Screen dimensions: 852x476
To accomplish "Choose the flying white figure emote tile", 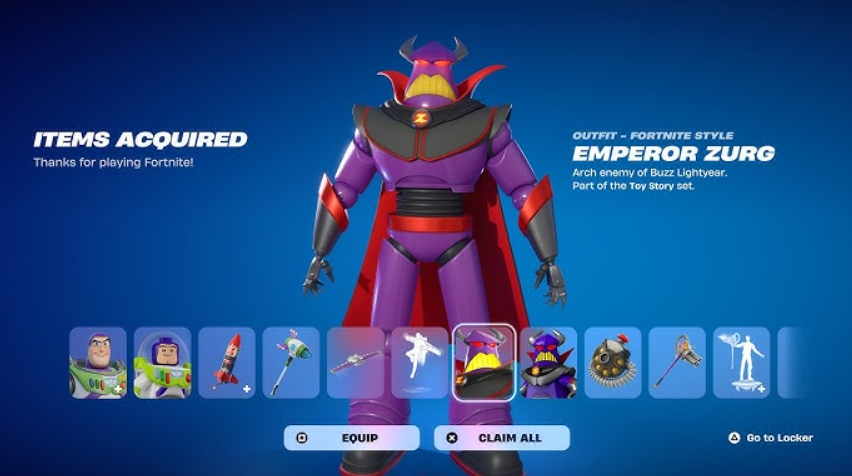I will coord(420,363).
